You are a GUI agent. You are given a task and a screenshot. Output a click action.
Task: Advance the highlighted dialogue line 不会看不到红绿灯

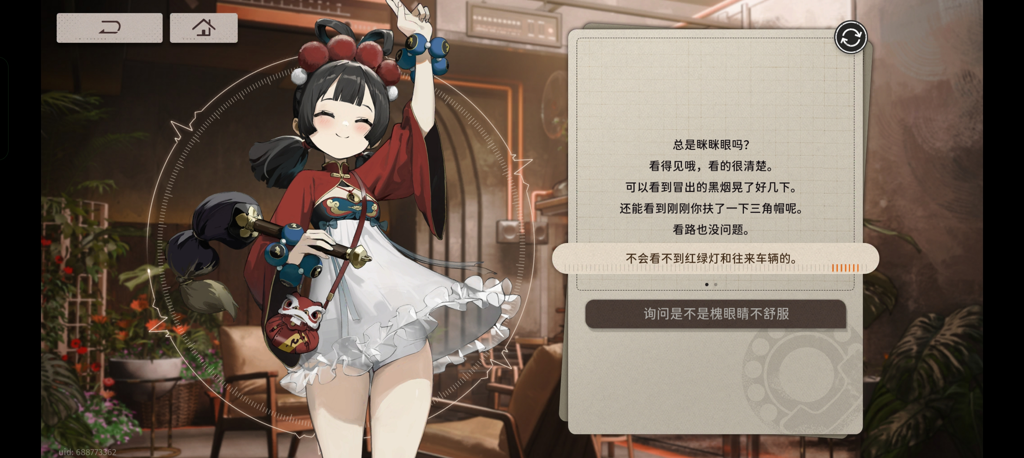point(715,259)
